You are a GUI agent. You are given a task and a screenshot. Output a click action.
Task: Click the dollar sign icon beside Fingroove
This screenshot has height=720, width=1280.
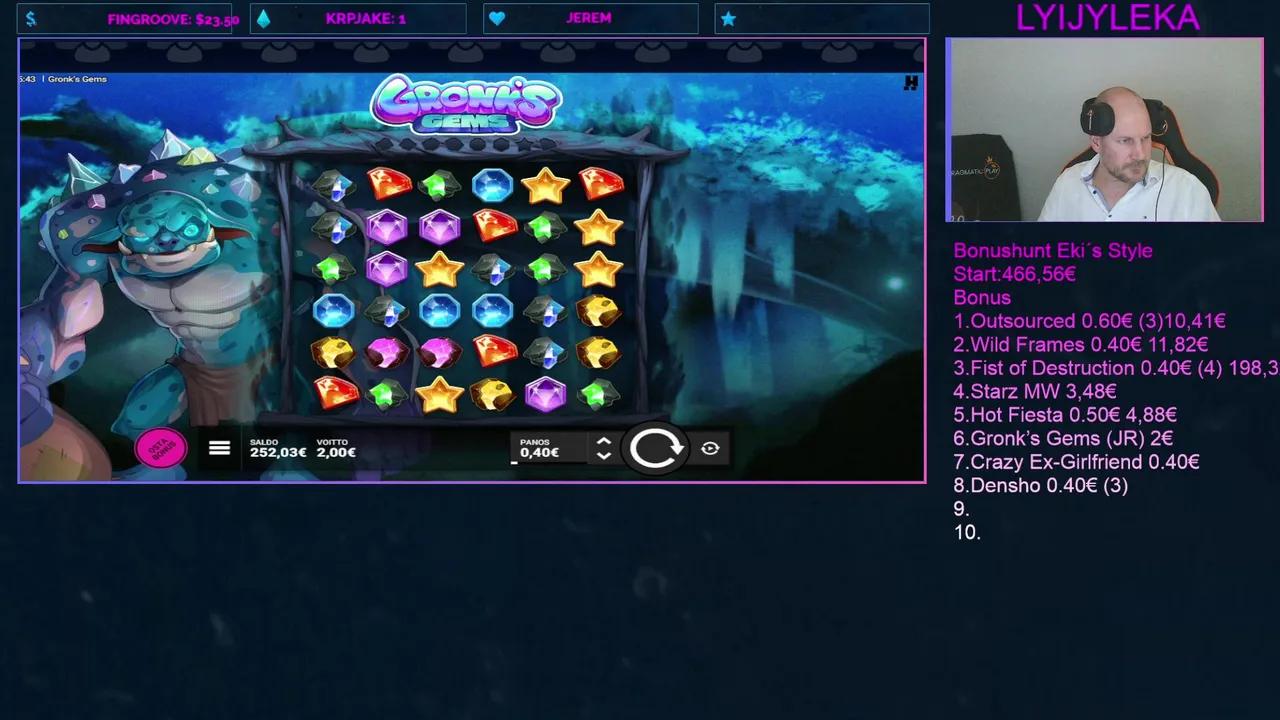click(30, 17)
